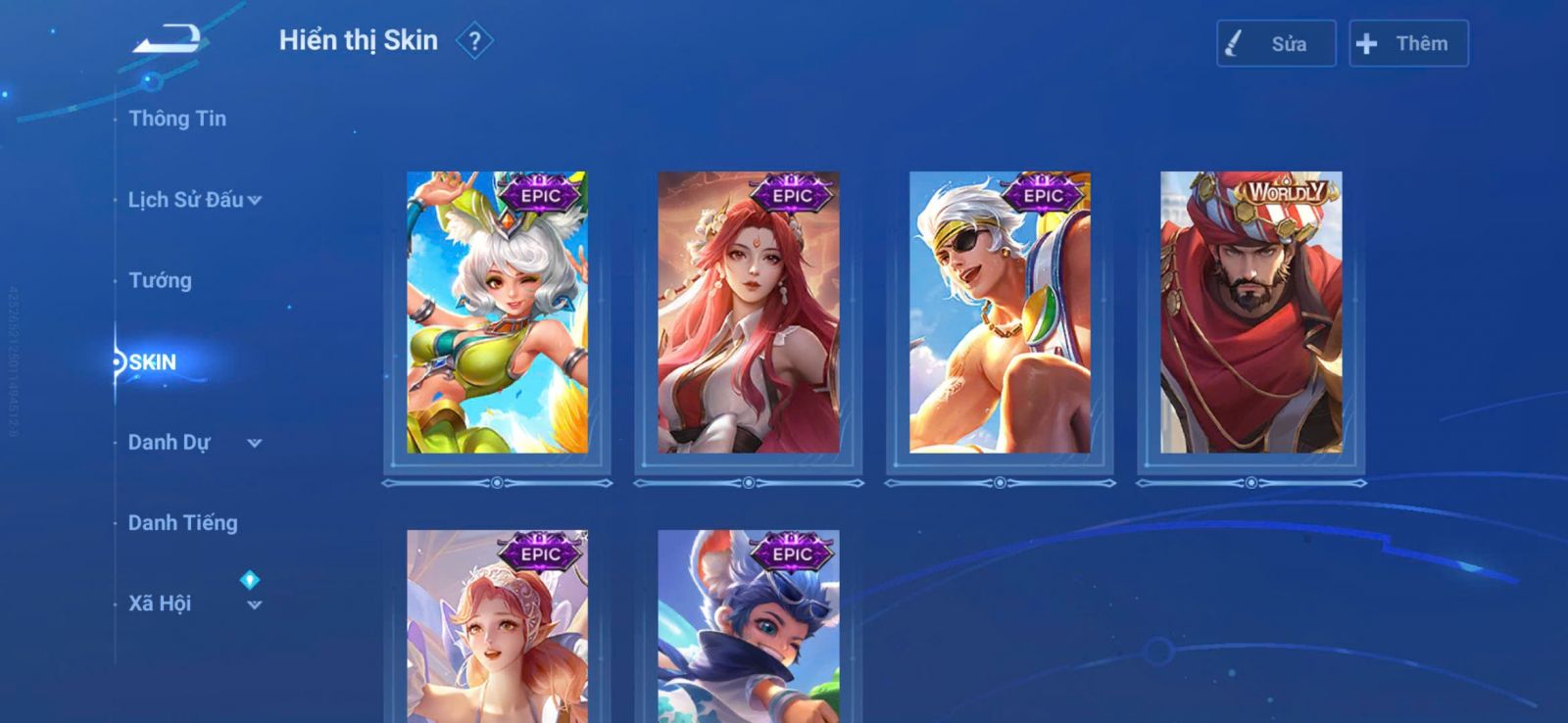Switch to the Thông Tin tab
The image size is (1568, 723).
[177, 119]
